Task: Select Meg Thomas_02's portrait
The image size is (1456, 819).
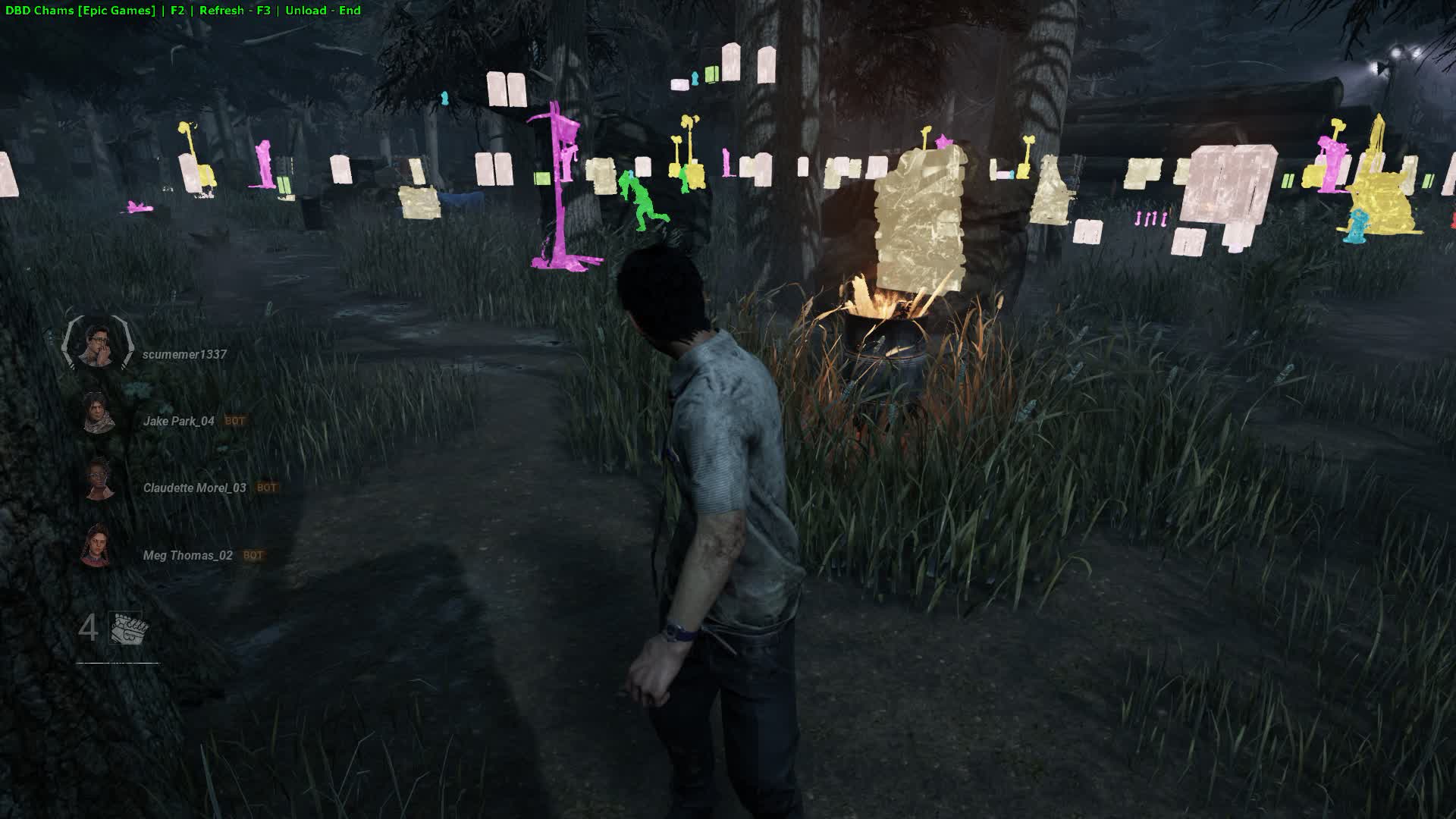Action: [97, 547]
